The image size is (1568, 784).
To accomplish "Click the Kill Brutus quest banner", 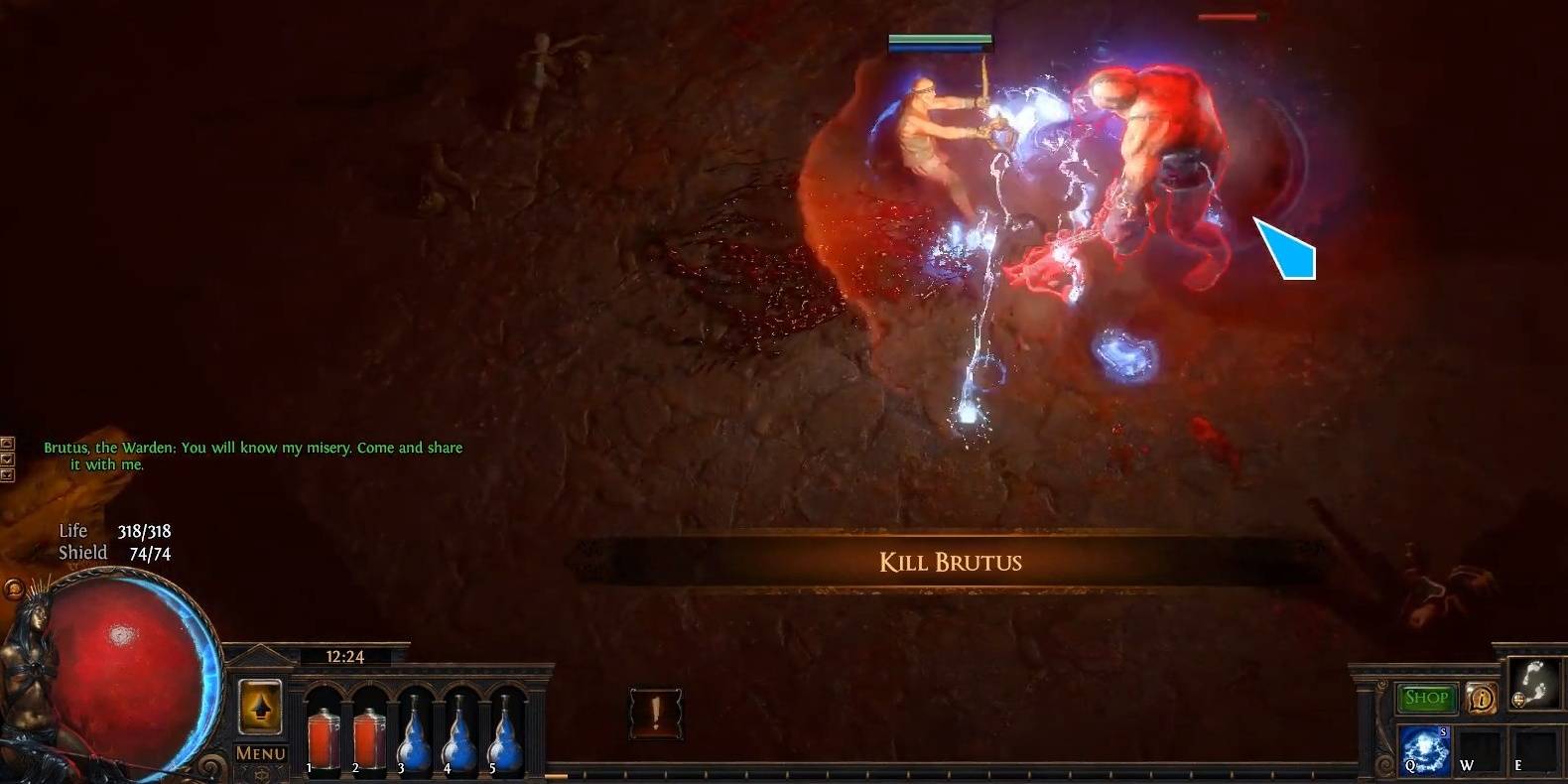I will point(949,562).
